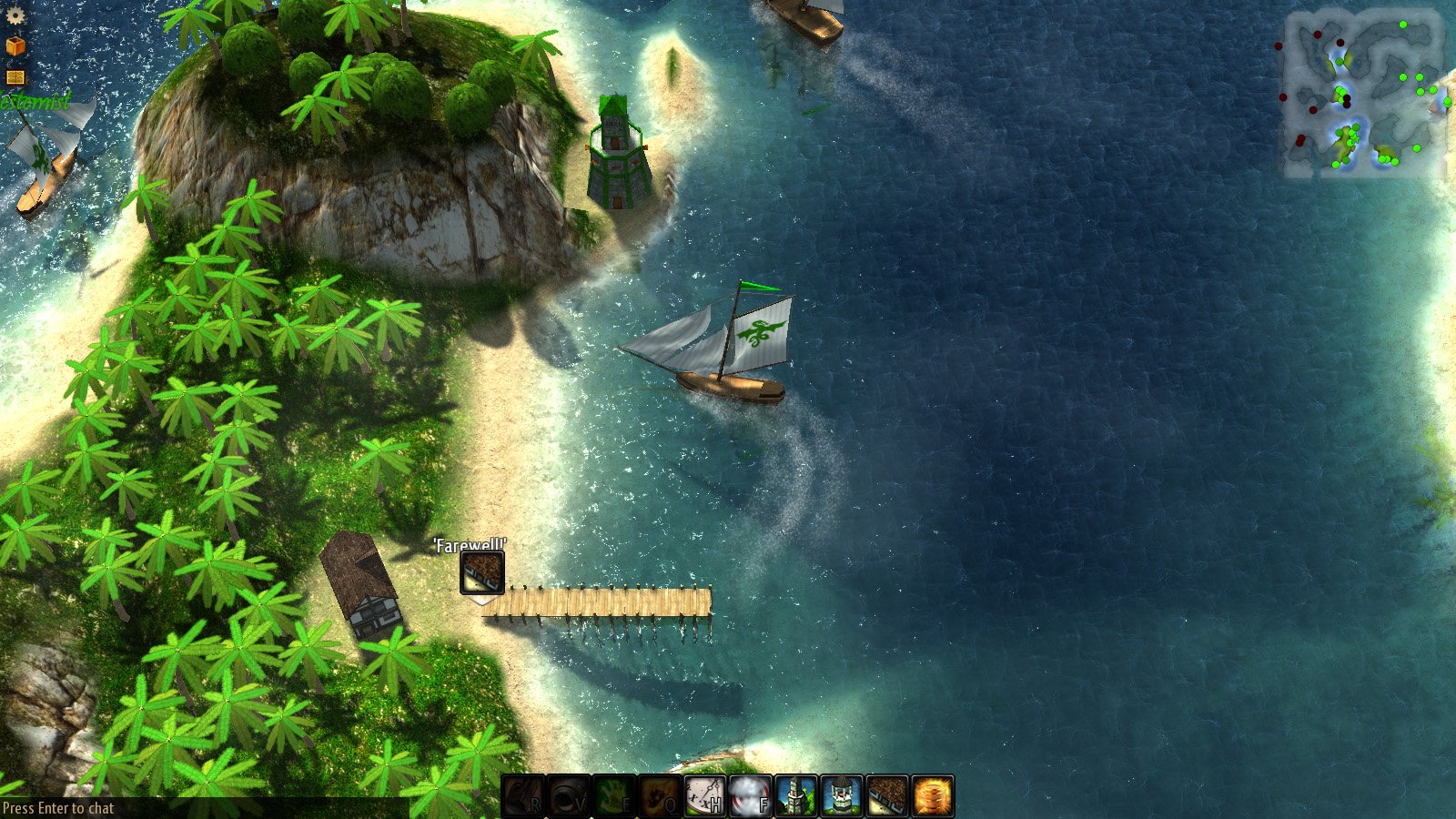Open the settings gear menu
Viewport: 1456px width, 819px height.
(x=15, y=15)
